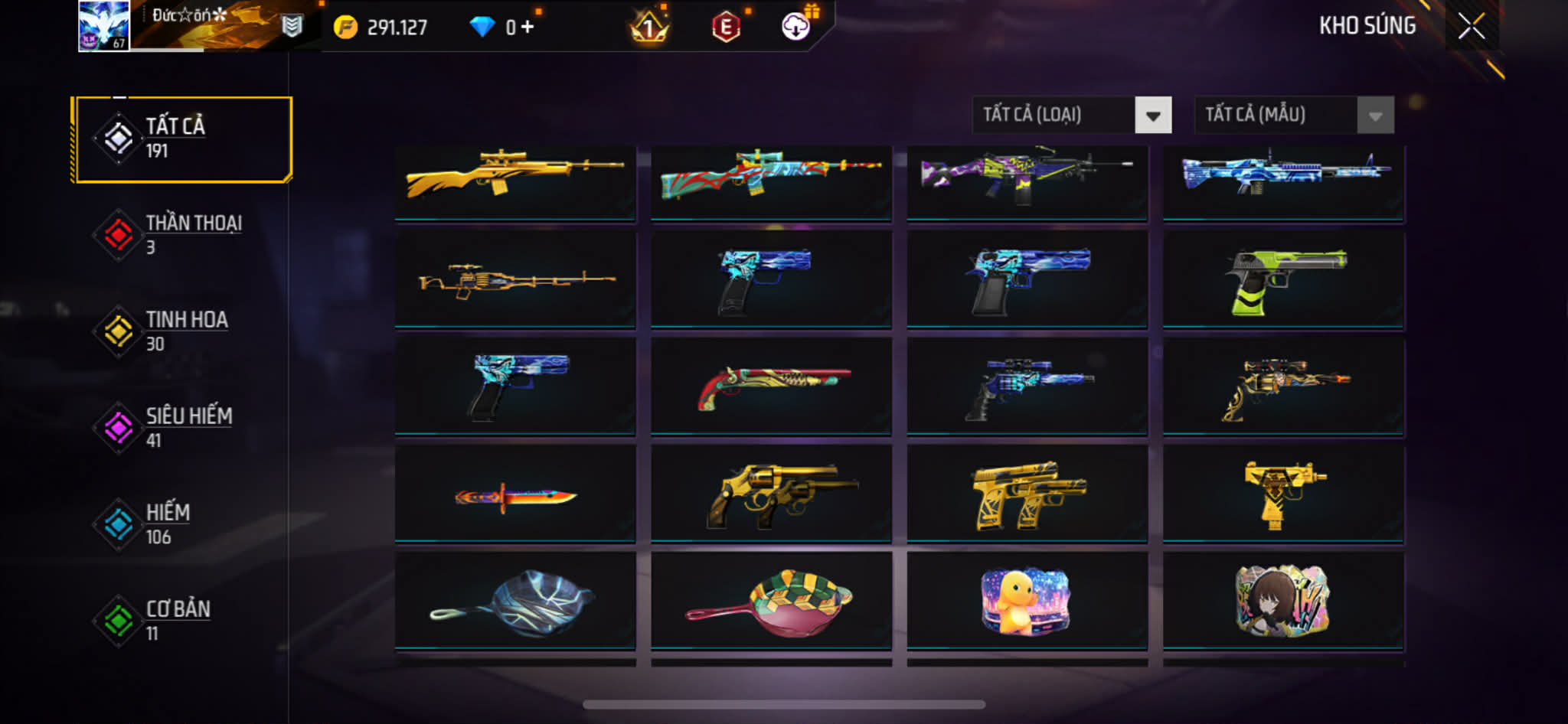Add diamonds with the plus button
1568x724 pixels.
click(x=528, y=28)
